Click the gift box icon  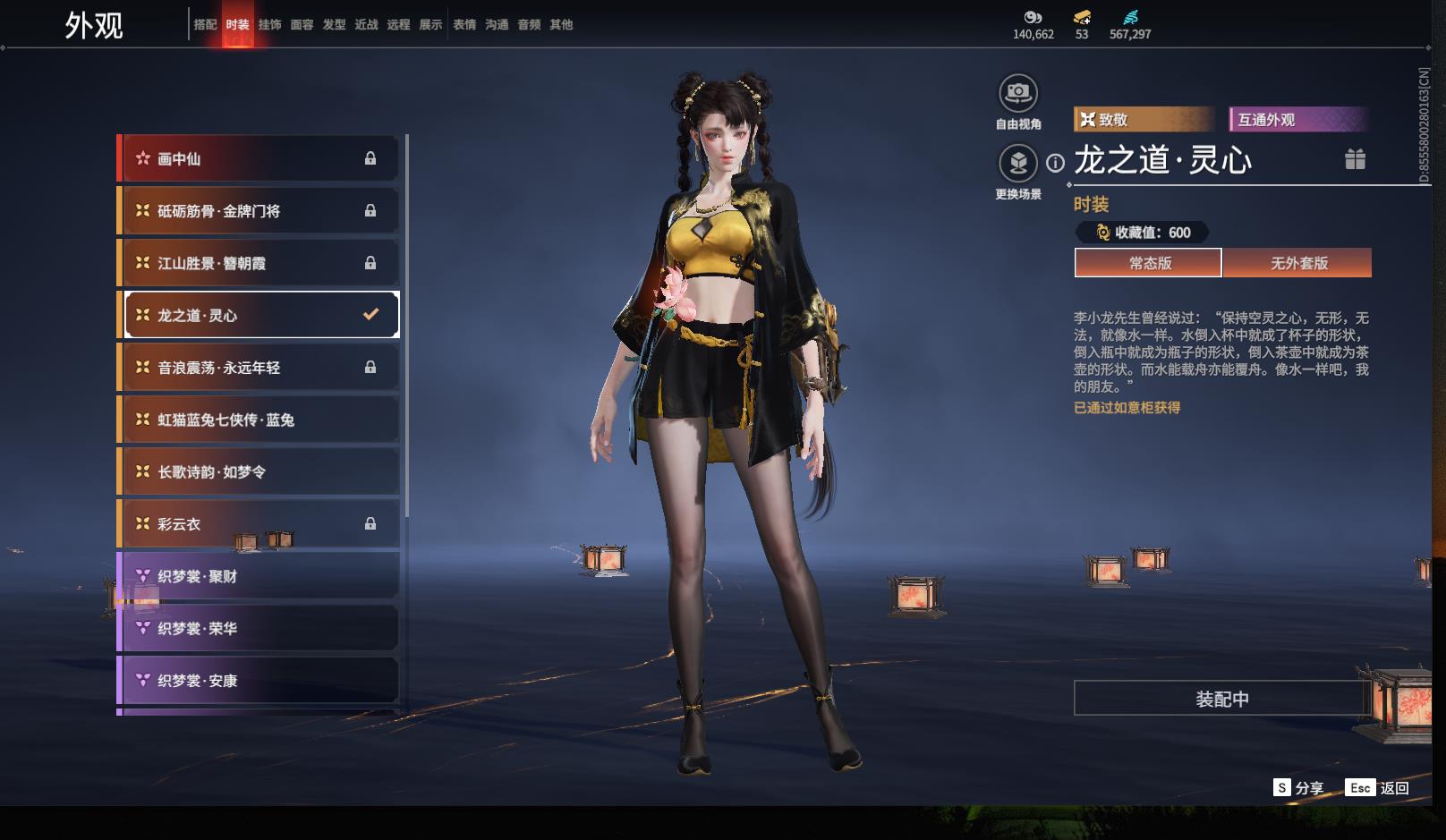pos(1355,159)
